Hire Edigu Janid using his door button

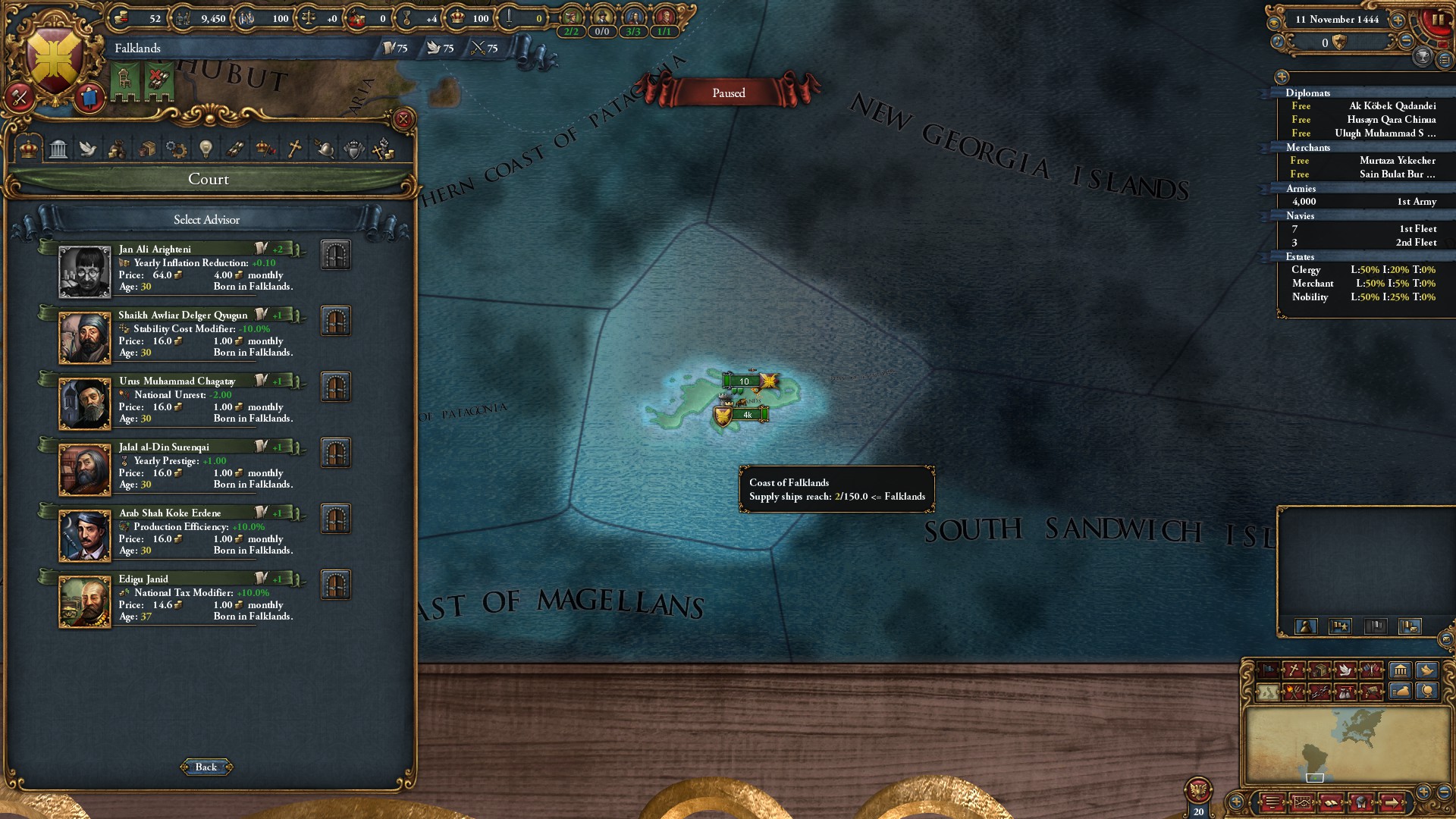[335, 585]
